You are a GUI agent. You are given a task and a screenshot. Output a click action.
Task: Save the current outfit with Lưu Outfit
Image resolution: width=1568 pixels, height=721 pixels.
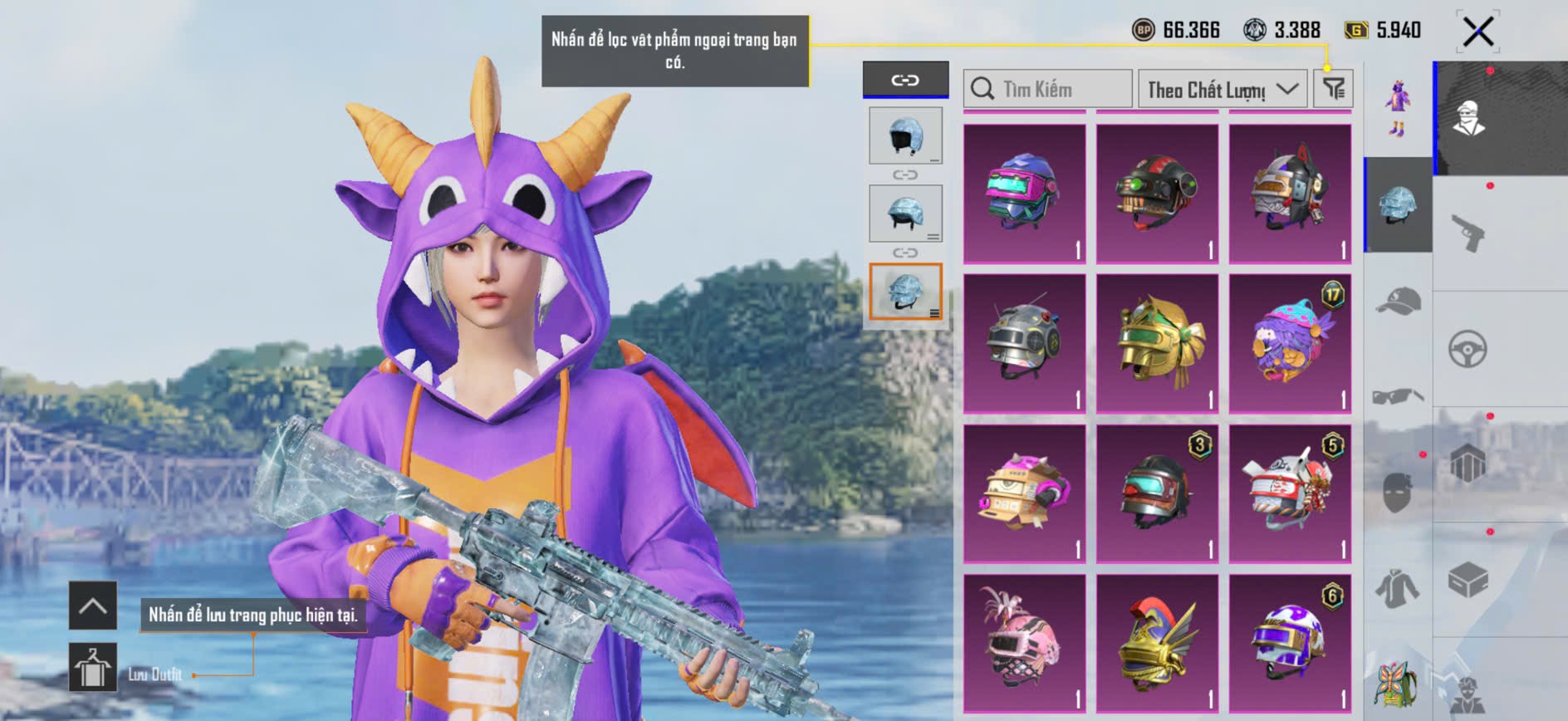(92, 667)
